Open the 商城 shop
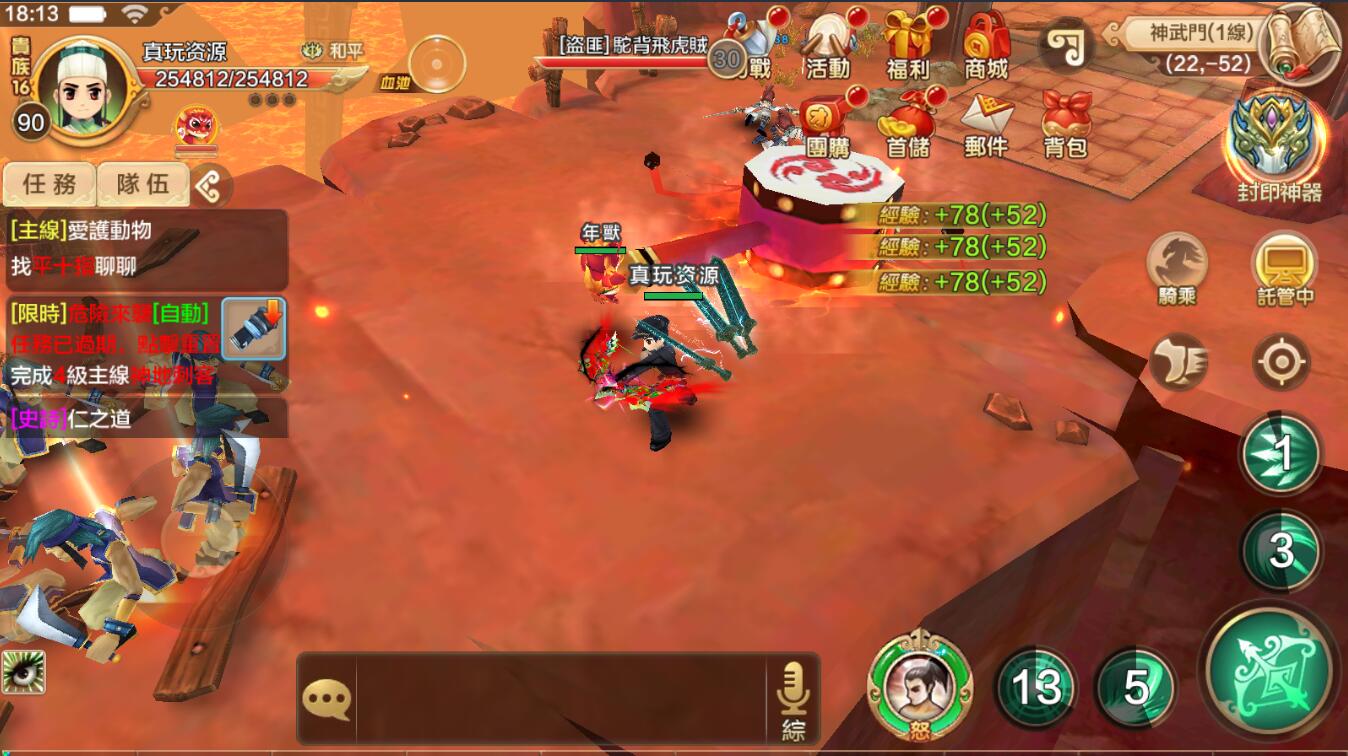The width and height of the screenshot is (1348, 756). point(986,45)
